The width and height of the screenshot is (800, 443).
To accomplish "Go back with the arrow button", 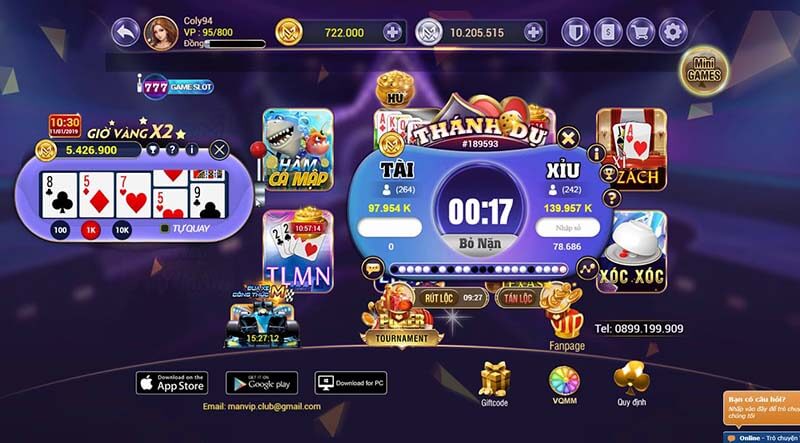I will [125, 33].
